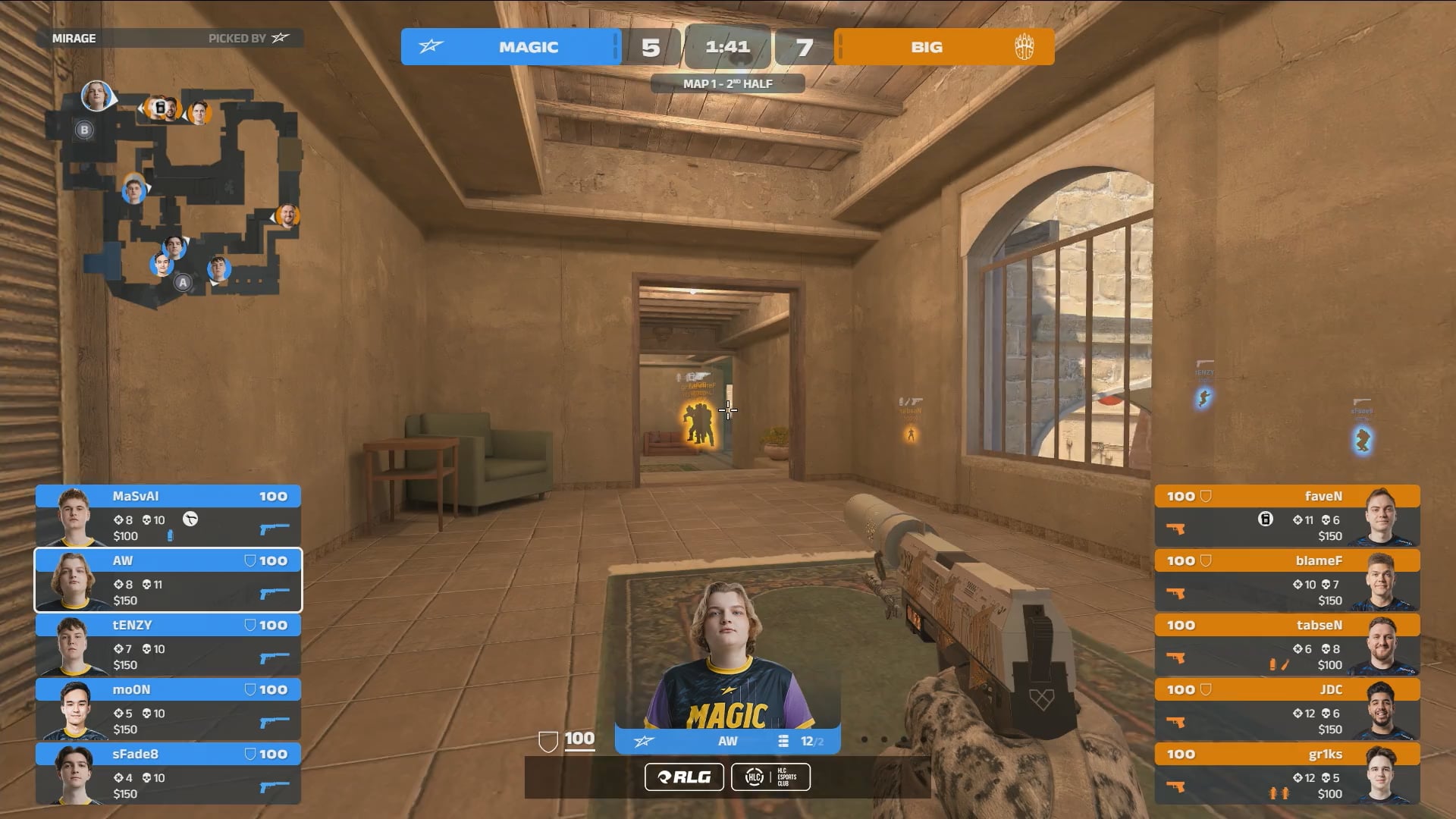Select MaSvAl's player card

click(168, 516)
